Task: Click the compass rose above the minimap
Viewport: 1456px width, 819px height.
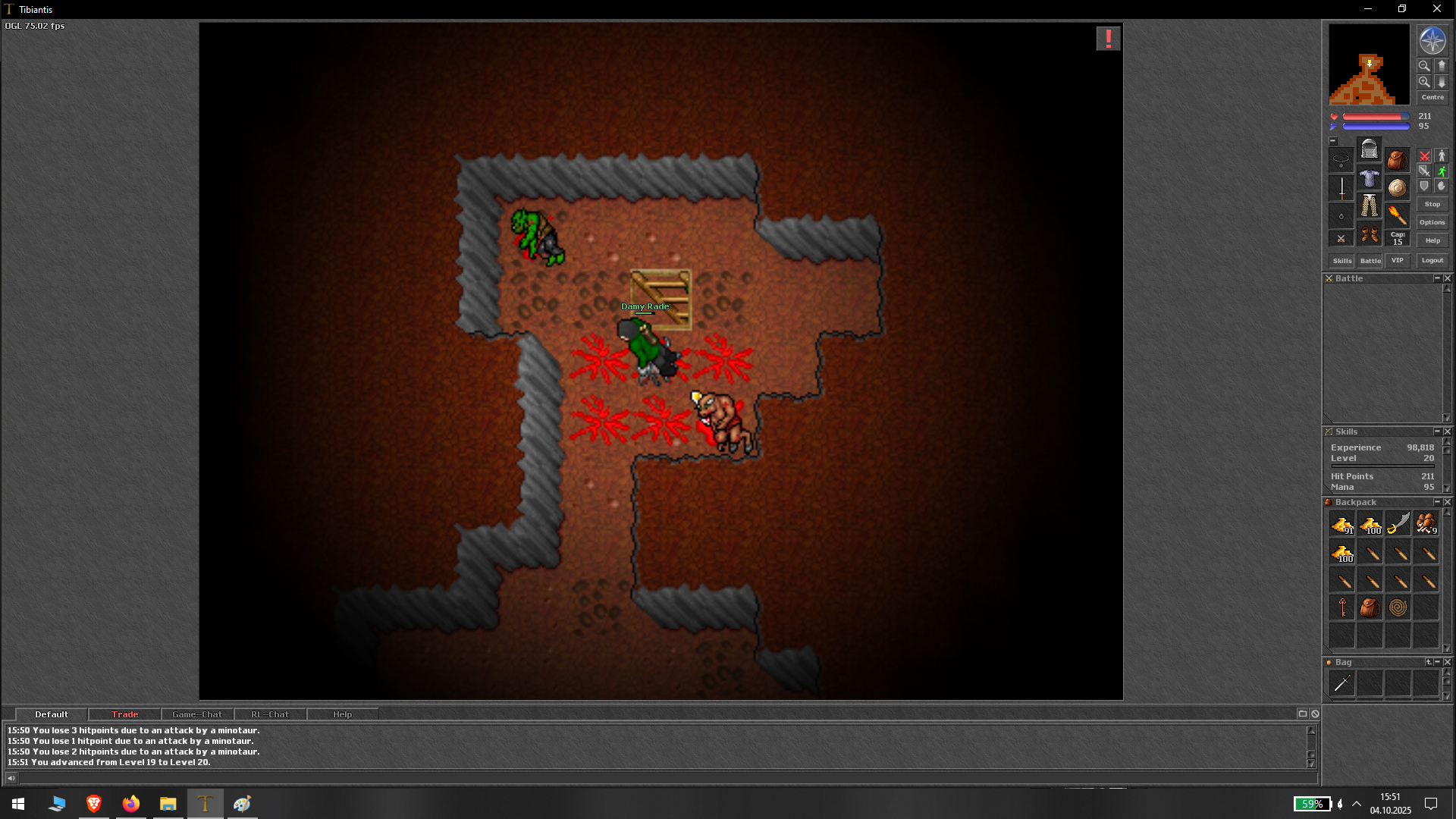Action: coord(1431,41)
